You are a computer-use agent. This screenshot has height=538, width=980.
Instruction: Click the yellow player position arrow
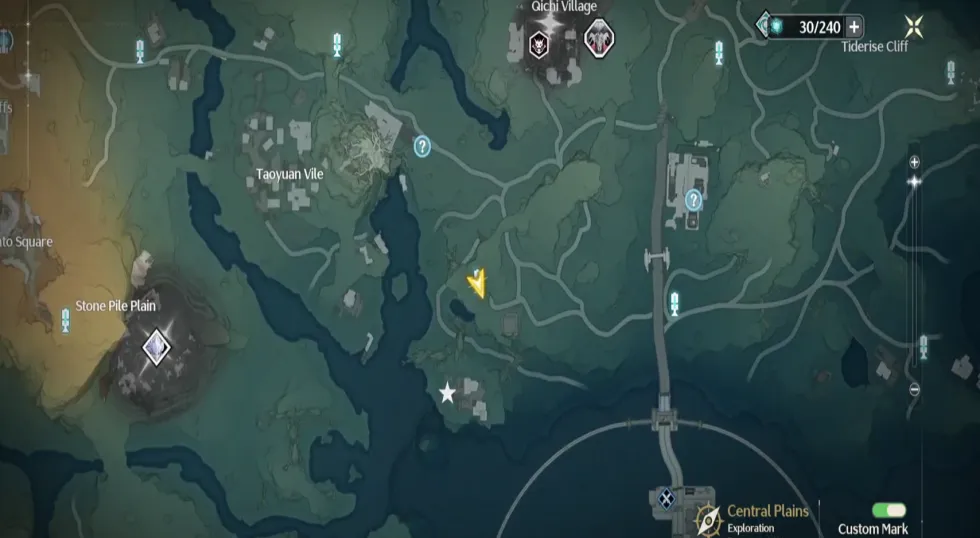point(479,284)
